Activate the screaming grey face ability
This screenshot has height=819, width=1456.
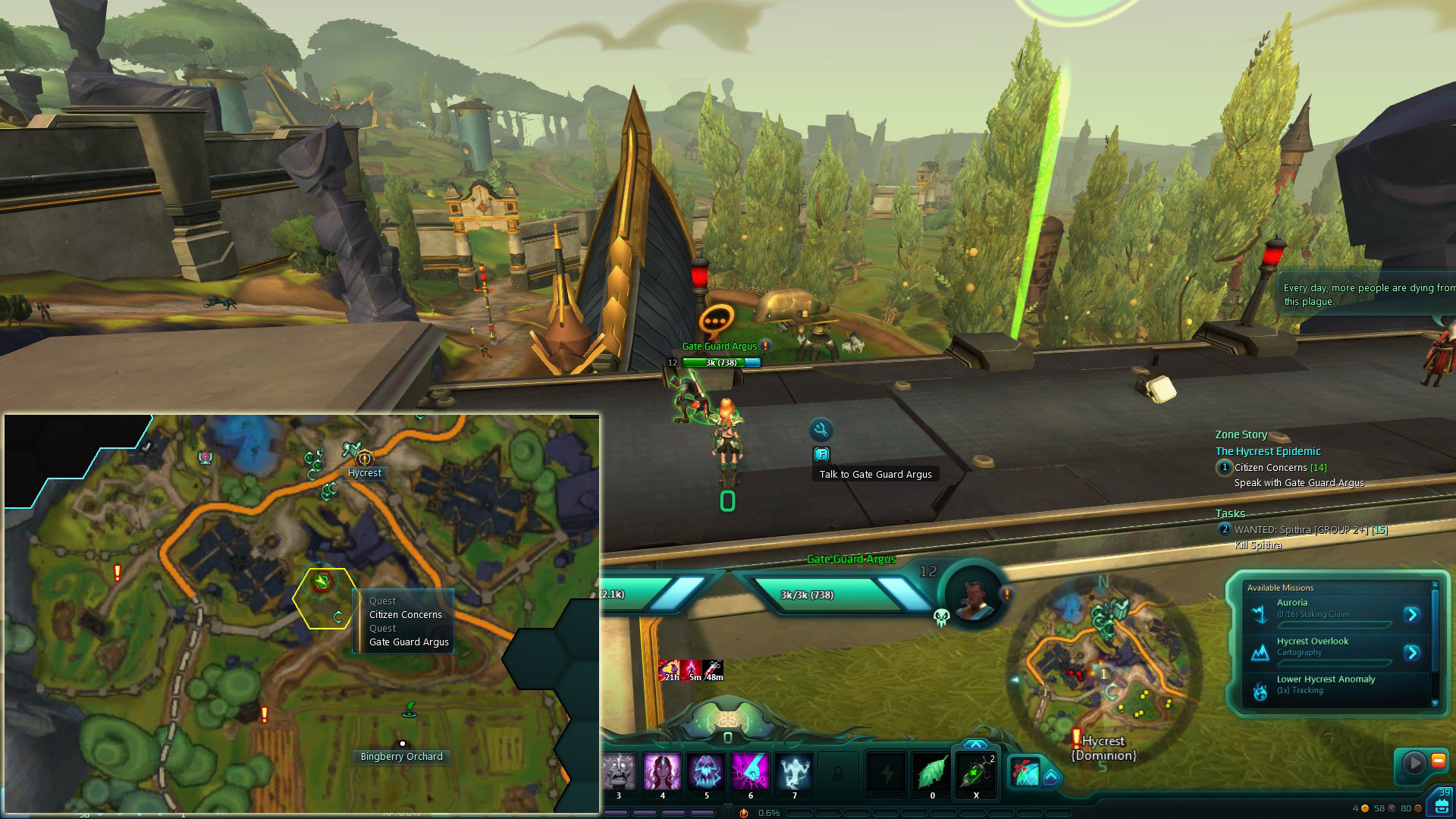click(619, 772)
